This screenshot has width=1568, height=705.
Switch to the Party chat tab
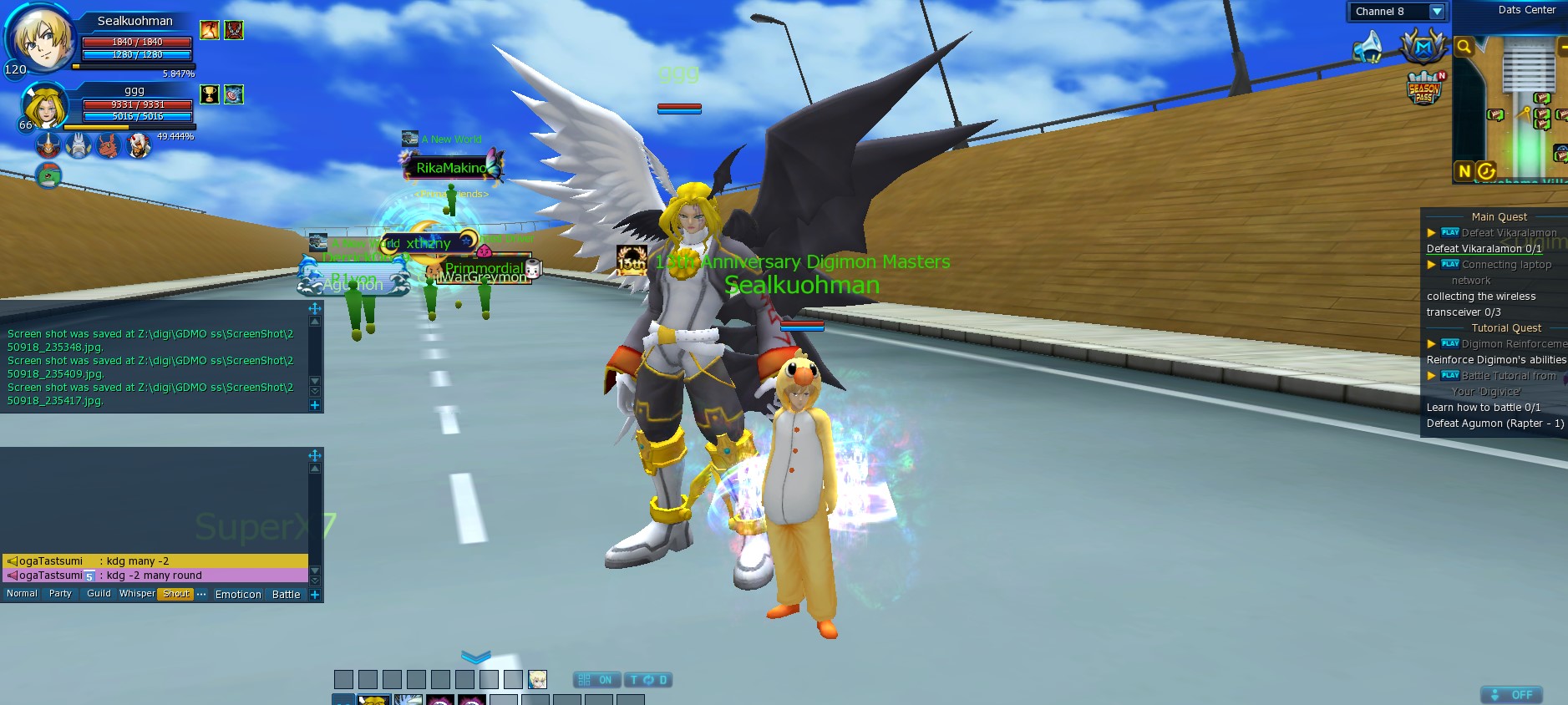pyautogui.click(x=60, y=594)
